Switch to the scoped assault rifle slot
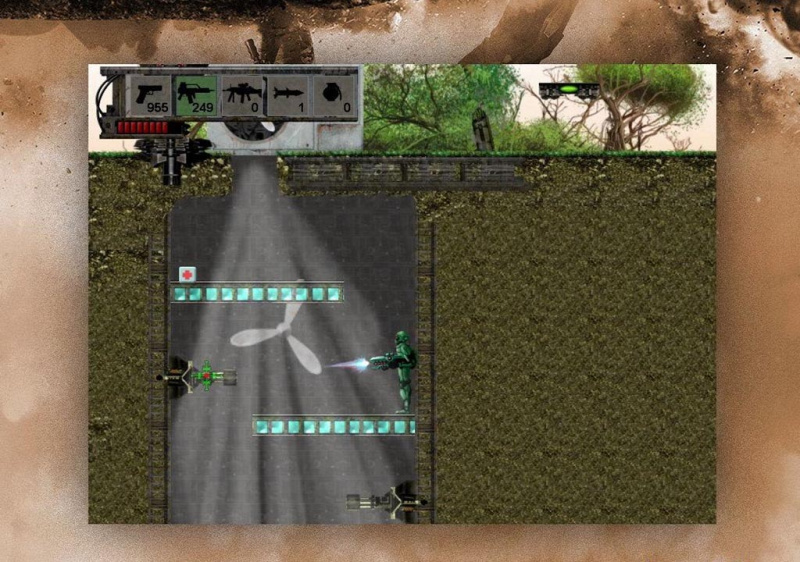This screenshot has width=800, height=562. click(x=243, y=96)
